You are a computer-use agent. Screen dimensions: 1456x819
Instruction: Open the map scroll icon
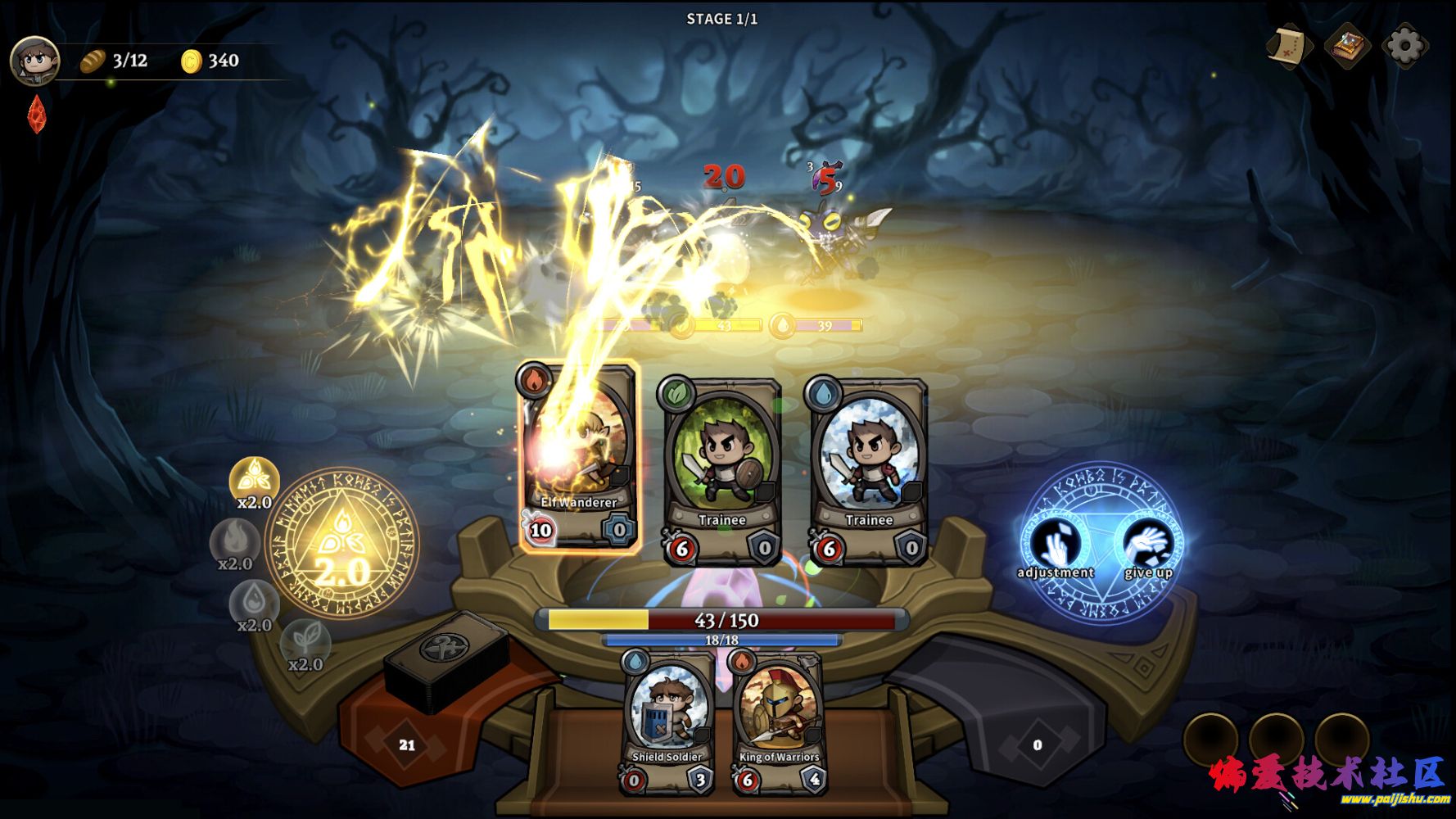1289,46
